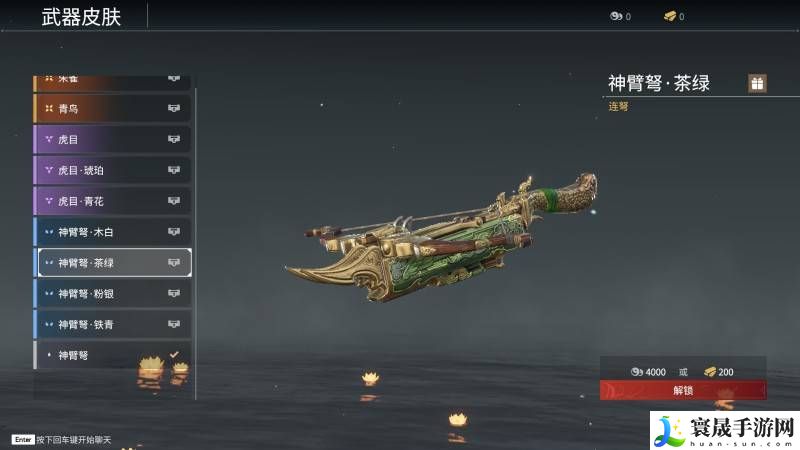Viewport: 800px width, 450px height.
Task: Pick the 神臂弩·铁青 skin
Action: tap(112, 325)
